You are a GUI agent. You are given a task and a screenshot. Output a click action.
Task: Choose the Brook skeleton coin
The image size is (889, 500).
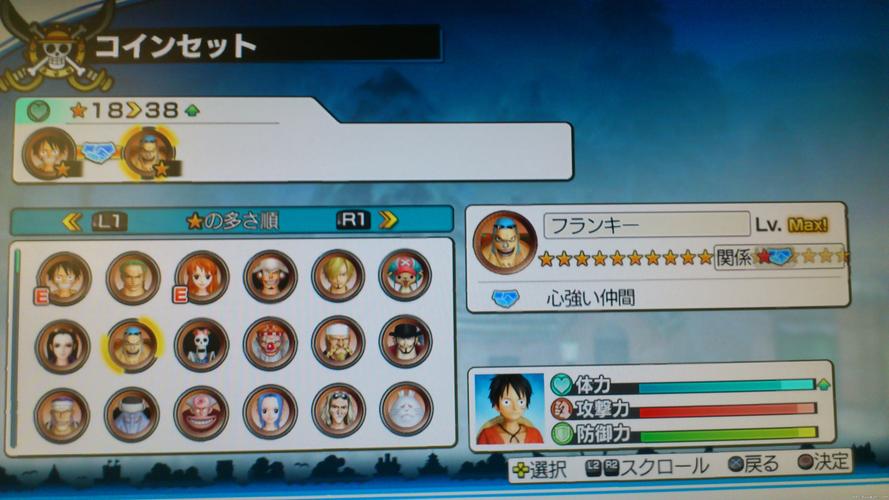(x=201, y=344)
